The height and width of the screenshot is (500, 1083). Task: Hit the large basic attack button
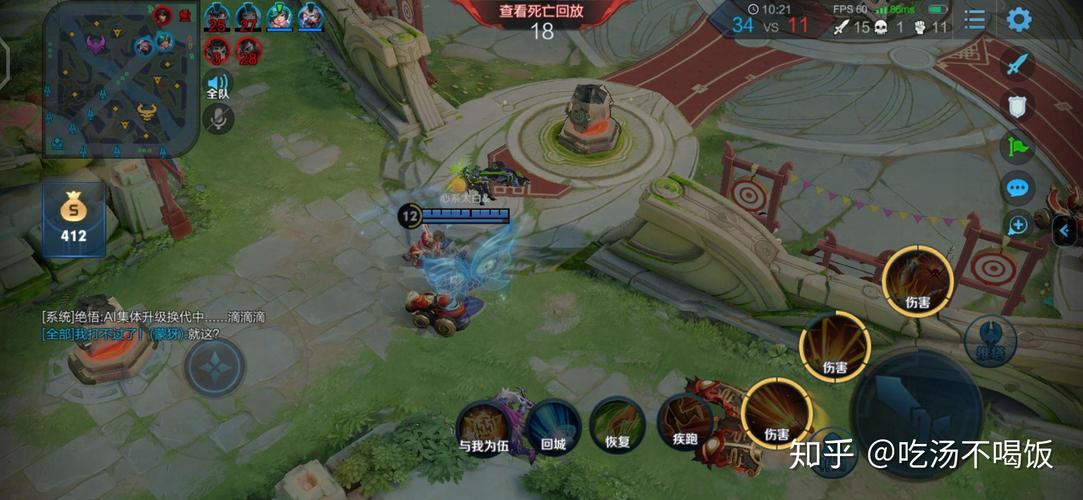point(915,410)
